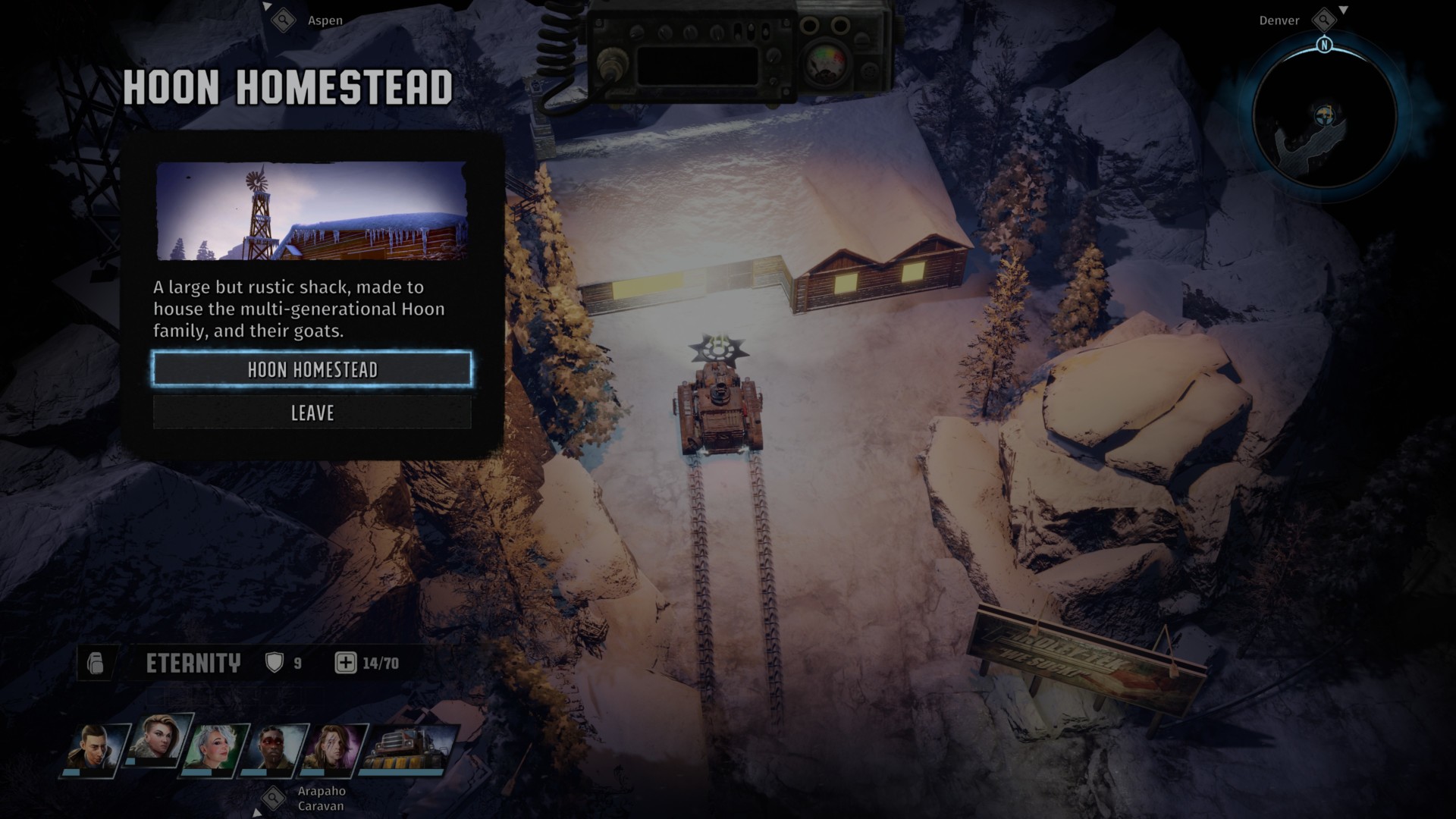Click the Arapaho Caravan location marker
Screen dimensions: 1456x819
pos(273,798)
